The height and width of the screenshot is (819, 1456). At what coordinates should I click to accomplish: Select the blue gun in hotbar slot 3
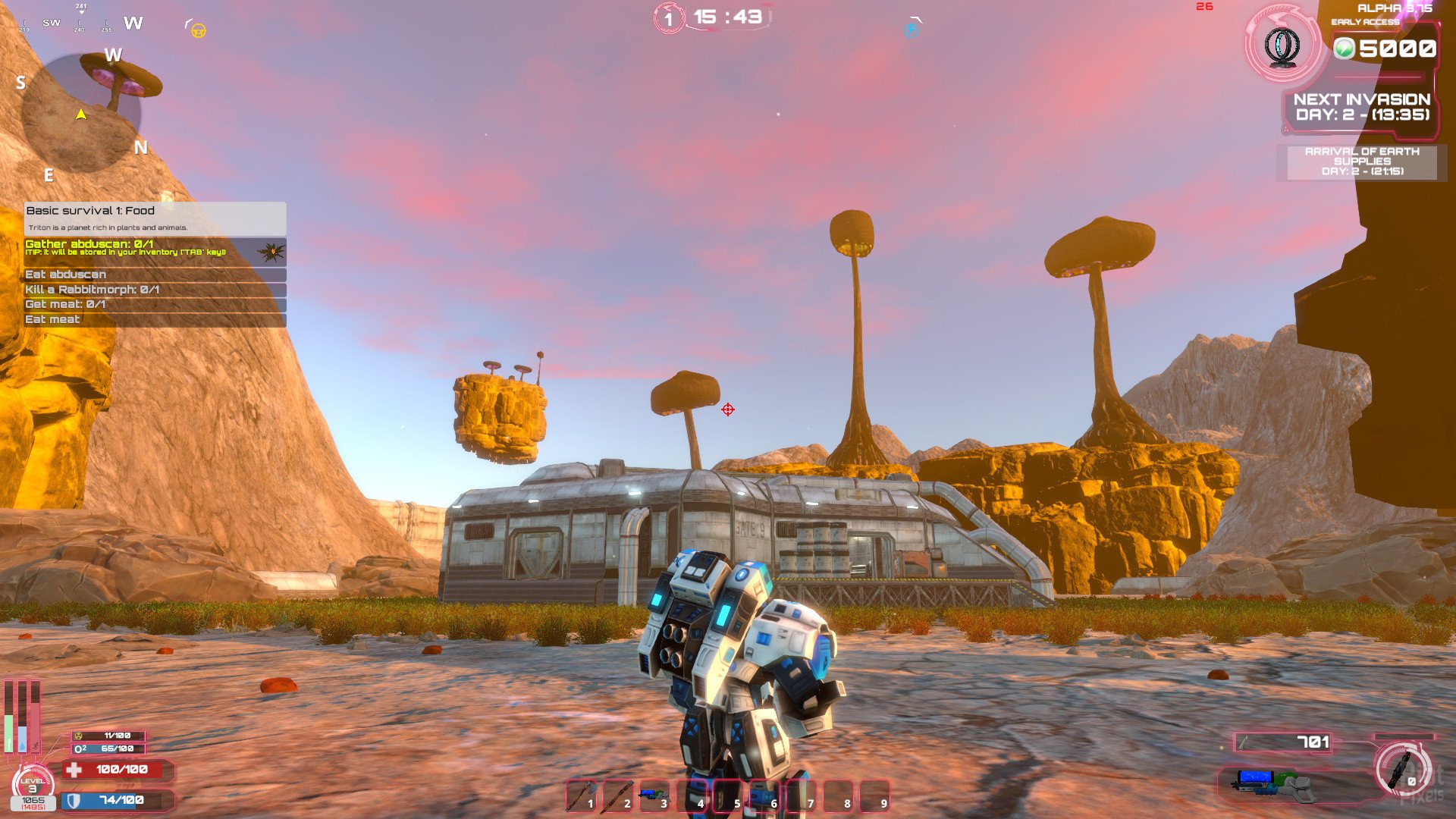coord(654,796)
